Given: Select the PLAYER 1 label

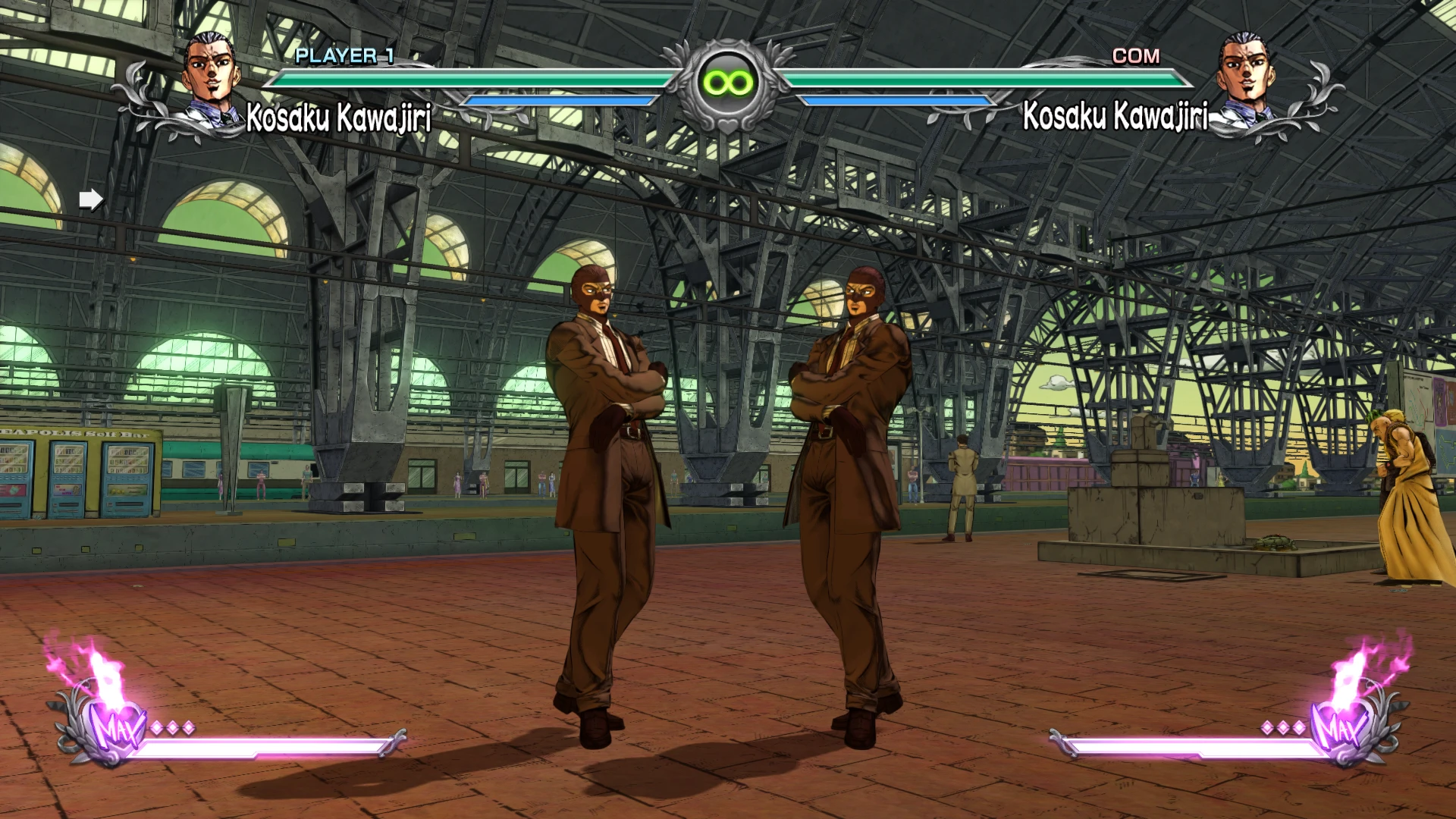Looking at the screenshot, I should pos(343,55).
